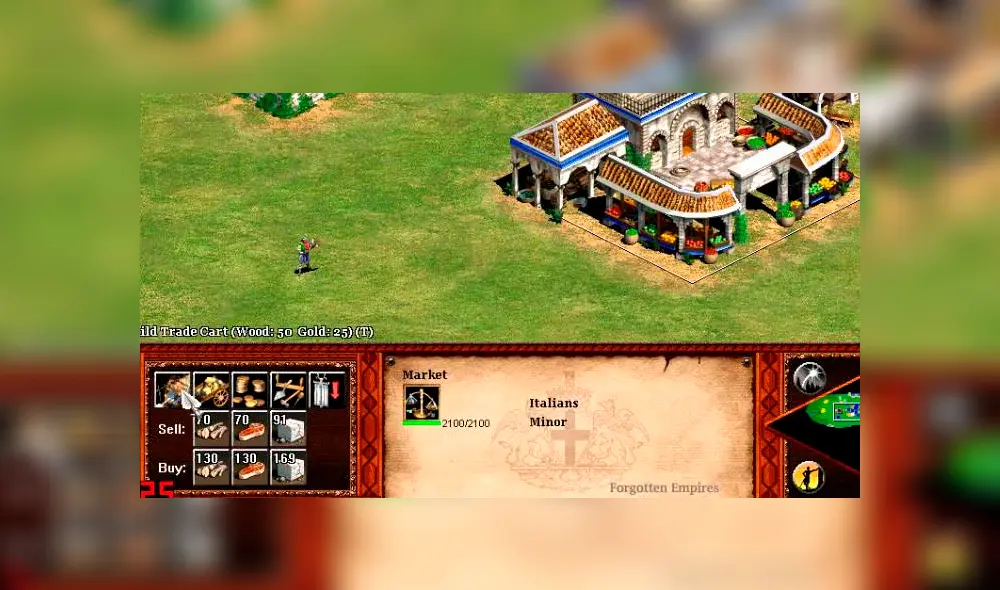Research the coin stacks technology

[x=250, y=390]
